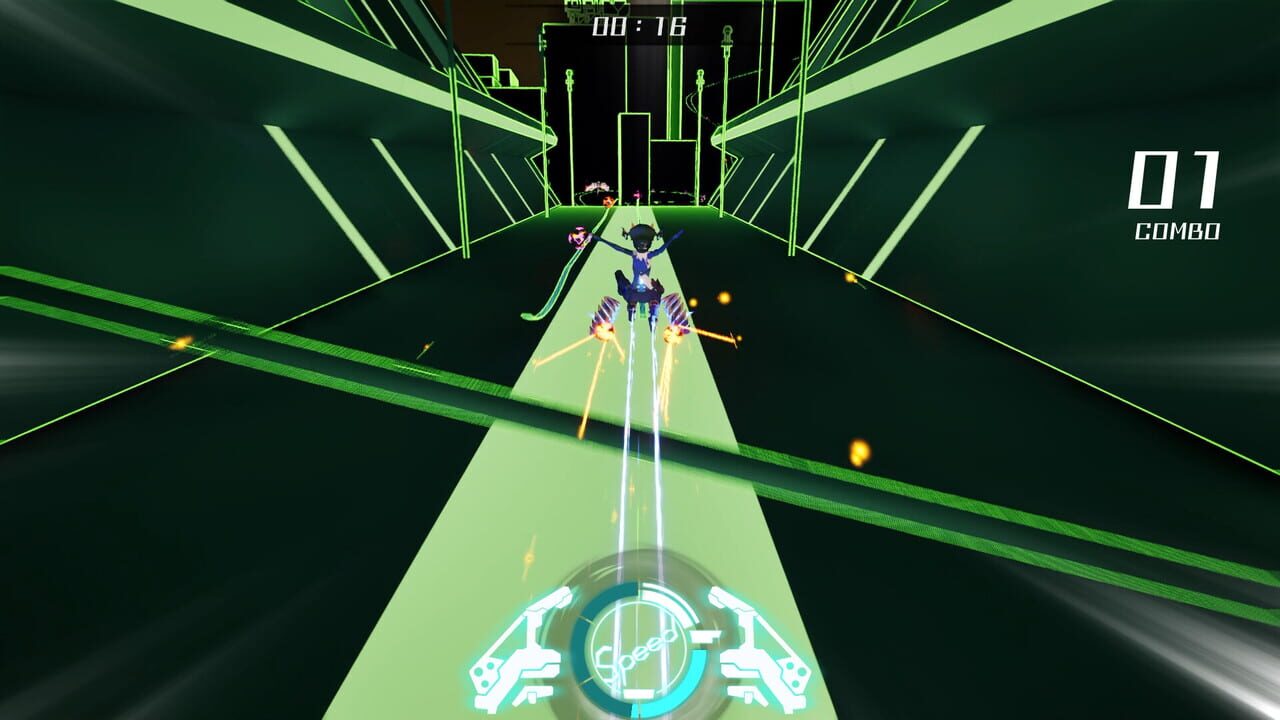Toggle the small dash marker beside the Speed ring
The height and width of the screenshot is (720, 1280).
pos(703,637)
